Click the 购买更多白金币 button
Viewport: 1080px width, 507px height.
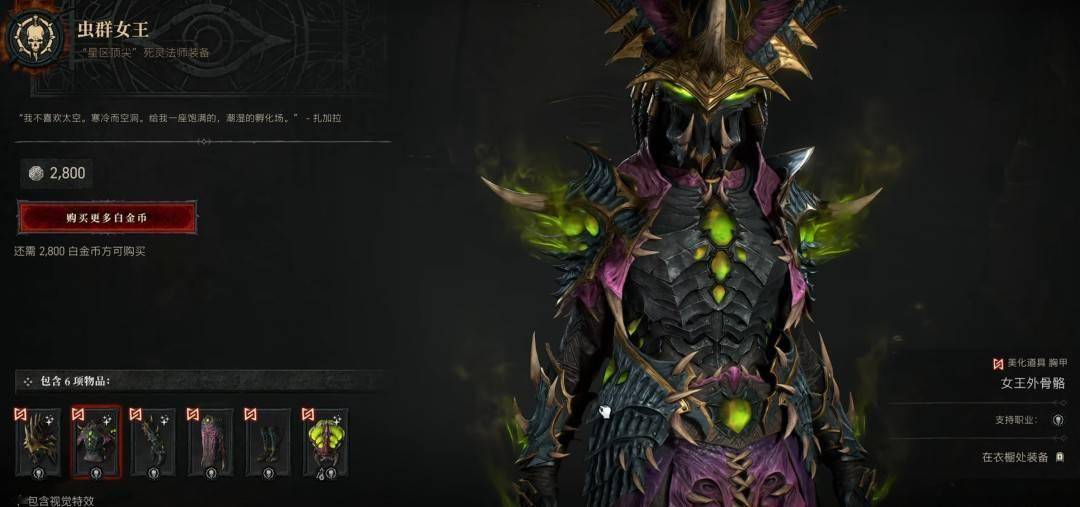click(107, 217)
